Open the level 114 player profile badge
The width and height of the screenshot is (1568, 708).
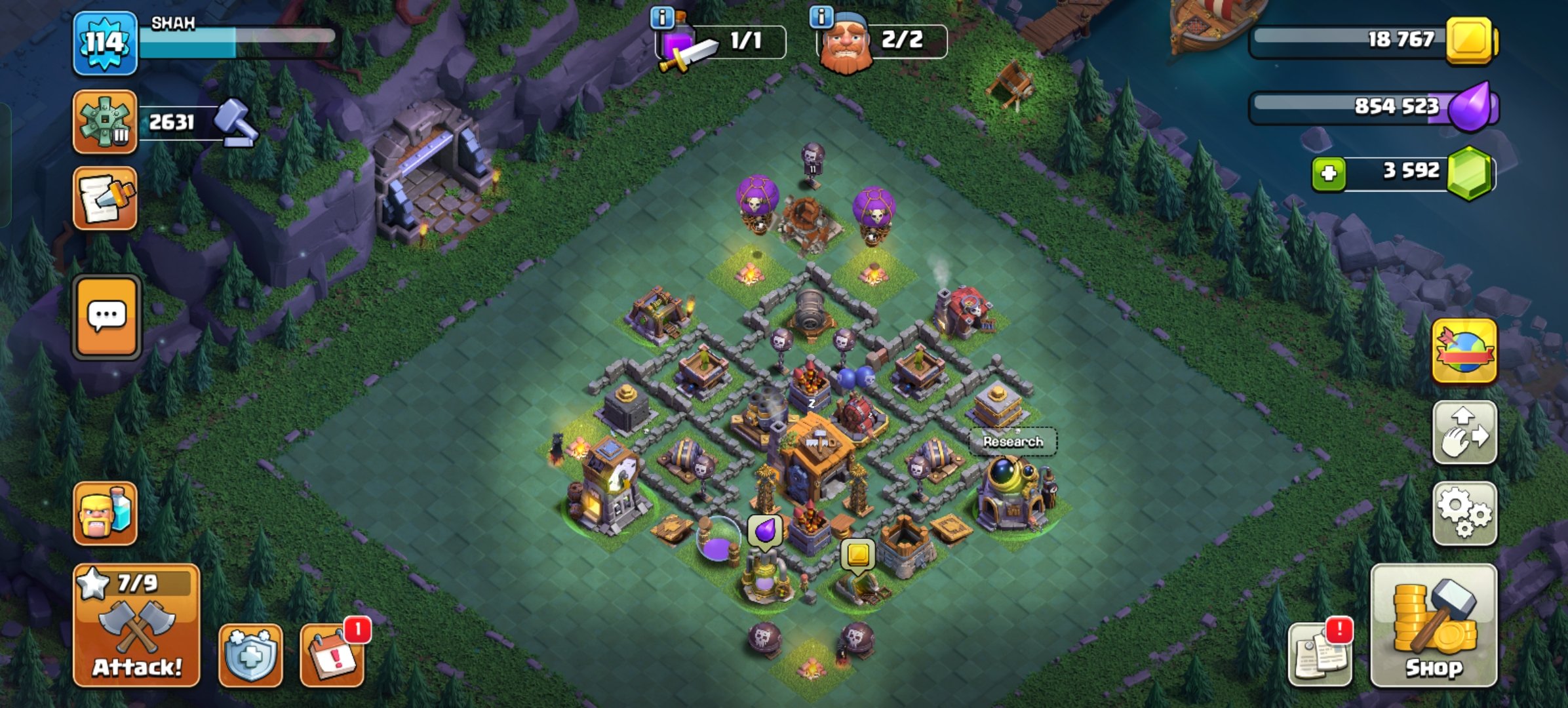click(x=105, y=43)
